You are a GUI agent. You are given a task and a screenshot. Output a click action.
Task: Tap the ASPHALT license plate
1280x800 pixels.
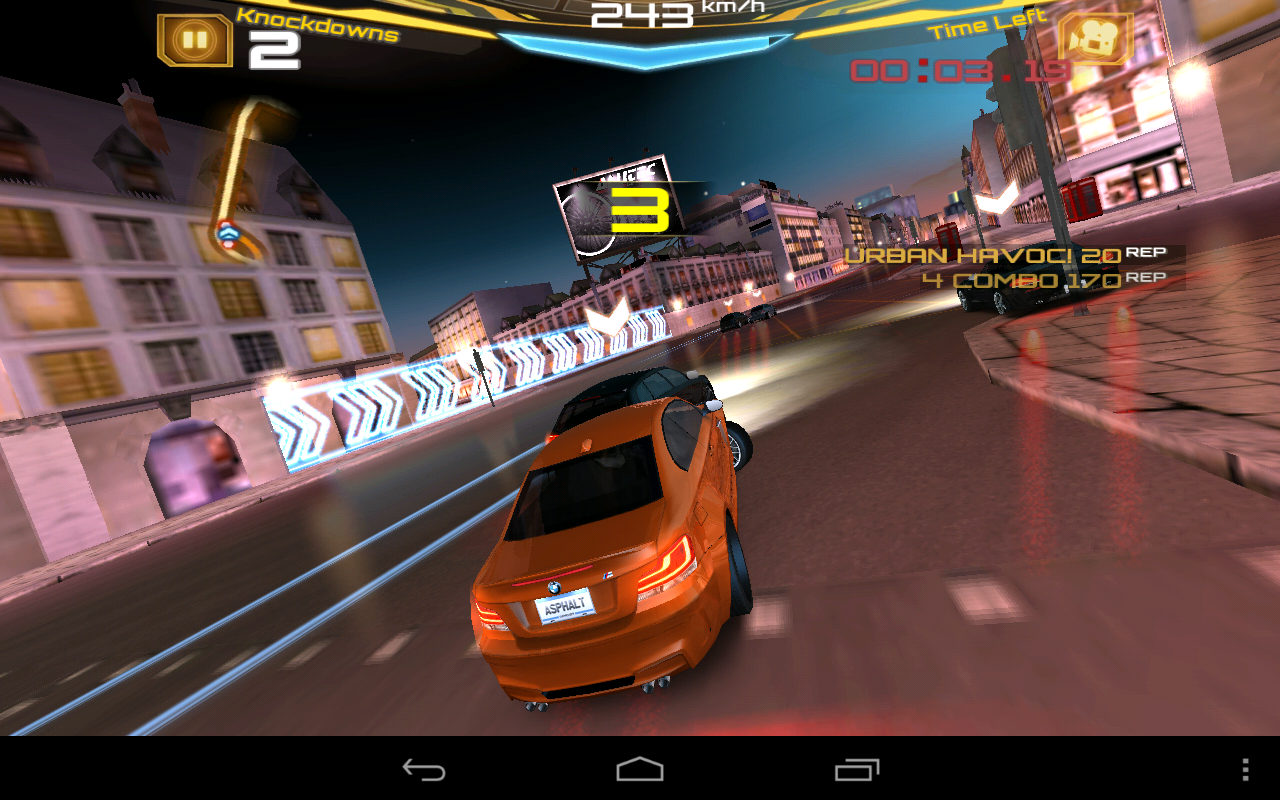[x=565, y=604]
